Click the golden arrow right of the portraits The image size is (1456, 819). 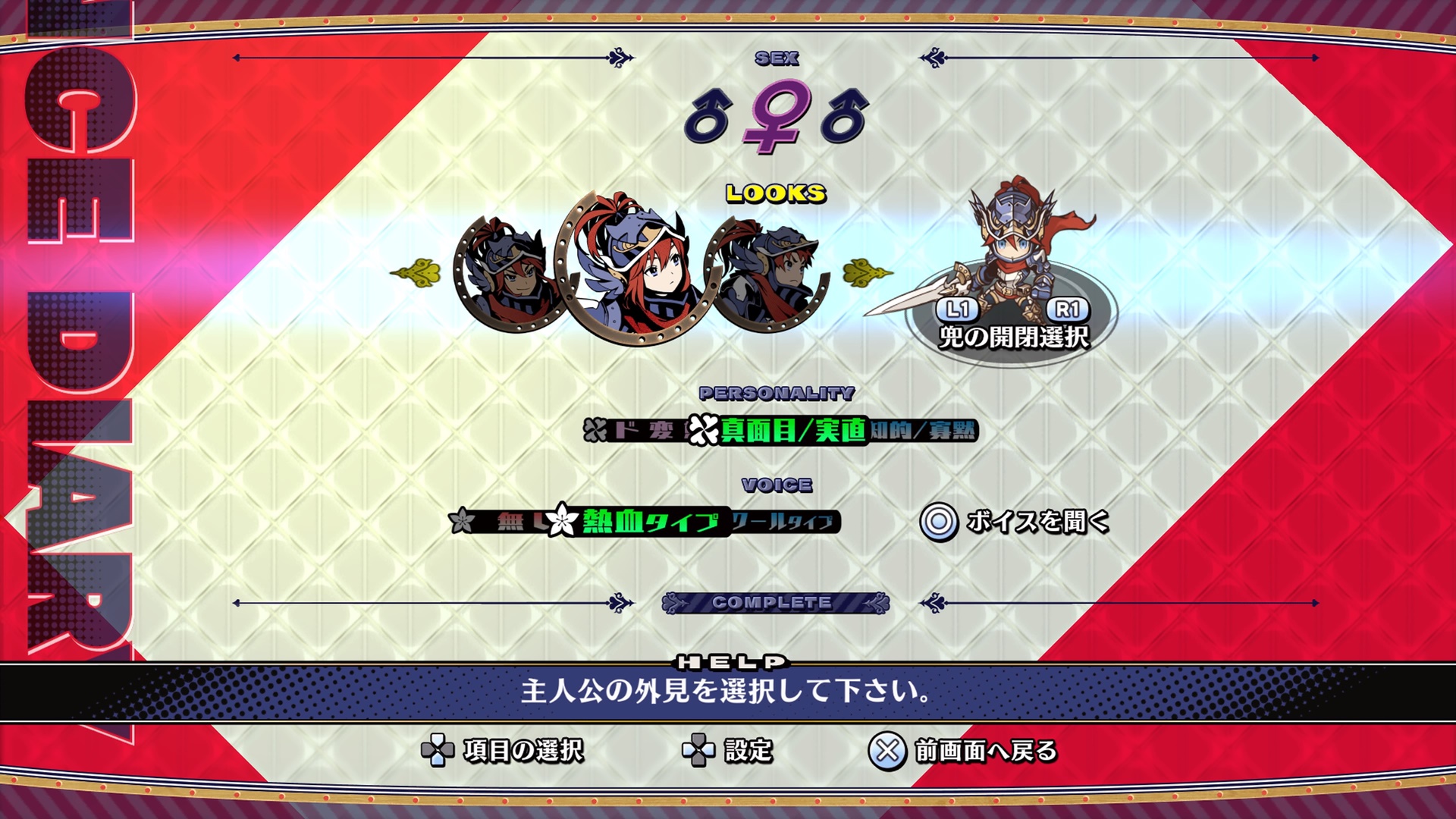867,272
